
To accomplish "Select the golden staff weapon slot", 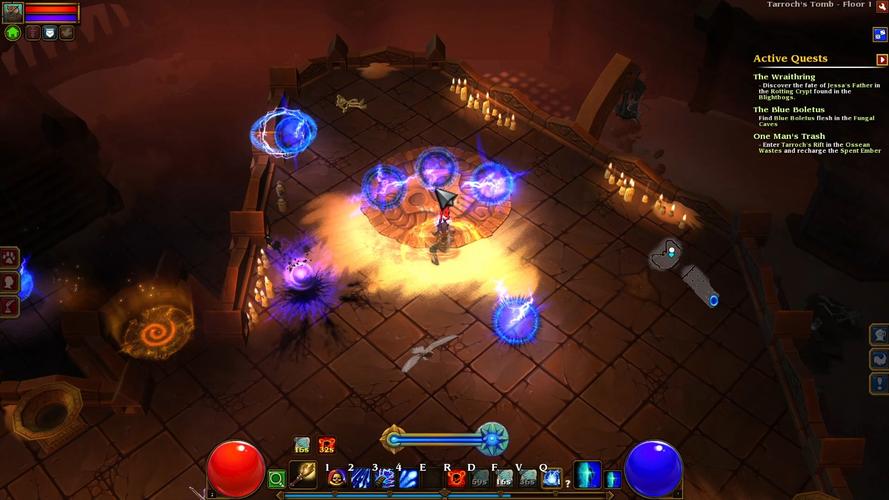I will click(x=302, y=476).
